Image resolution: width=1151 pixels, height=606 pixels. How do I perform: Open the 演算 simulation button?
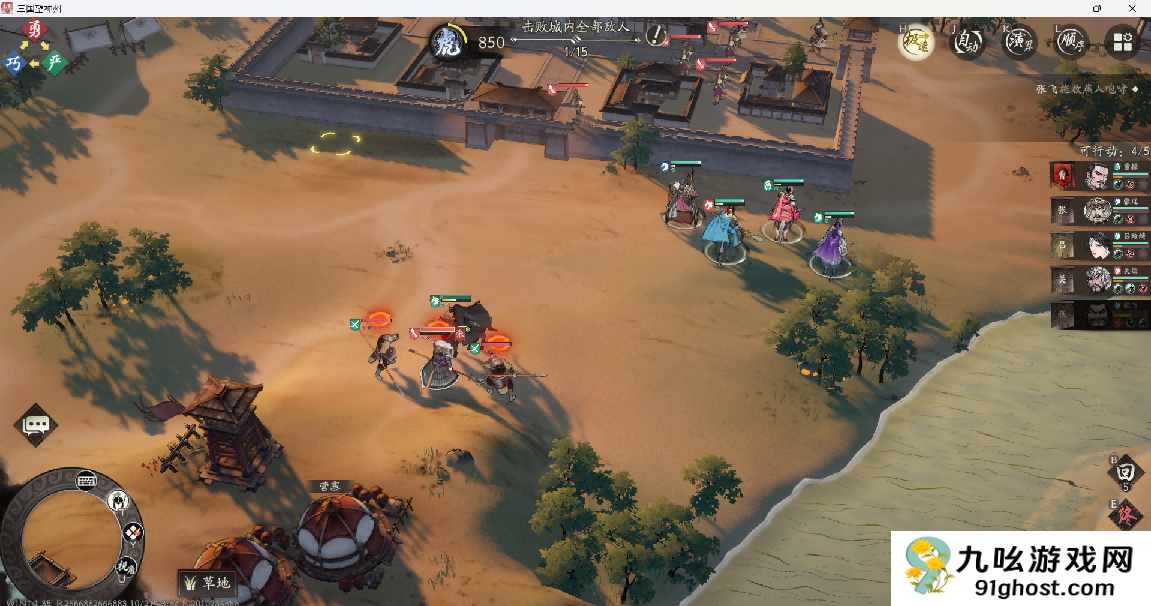(1020, 42)
